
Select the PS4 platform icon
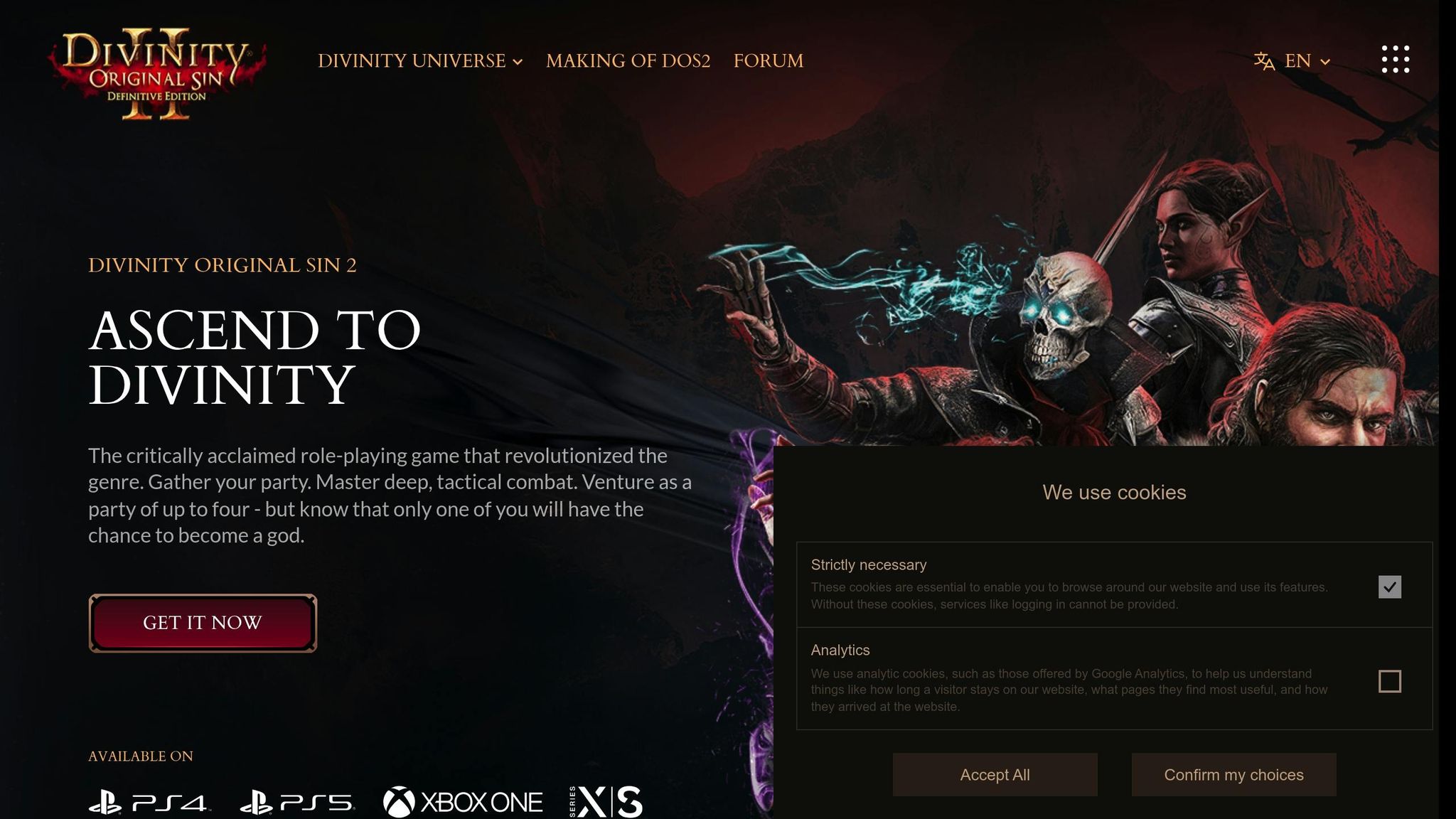(149, 800)
